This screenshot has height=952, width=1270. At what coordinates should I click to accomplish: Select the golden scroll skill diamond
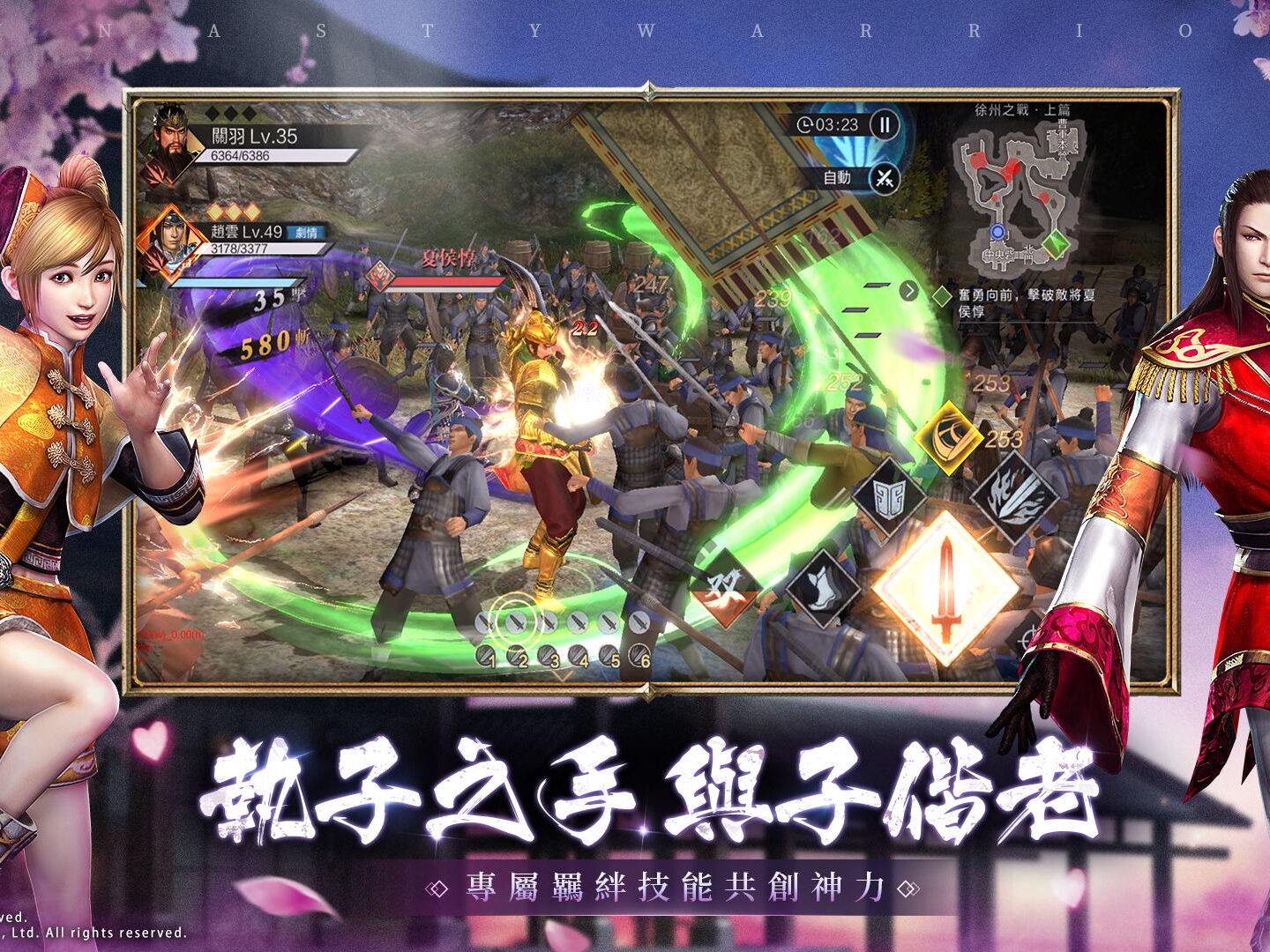click(949, 435)
